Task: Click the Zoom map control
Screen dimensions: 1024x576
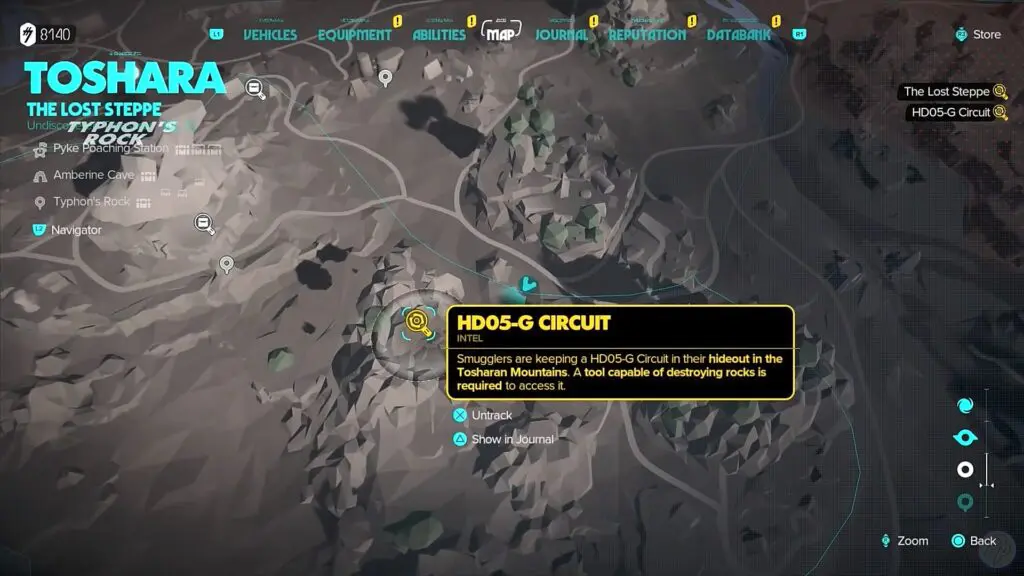Action: (904, 541)
